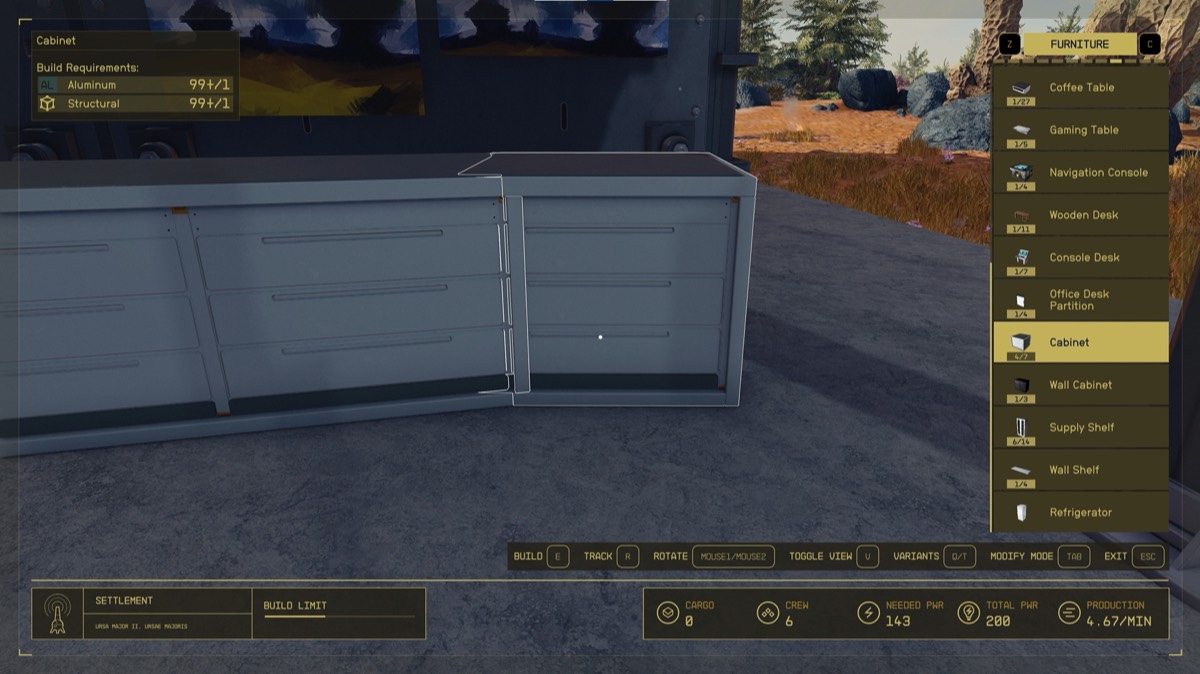Pick the Navigation Console item
The height and width of the screenshot is (674, 1200).
coord(1080,172)
